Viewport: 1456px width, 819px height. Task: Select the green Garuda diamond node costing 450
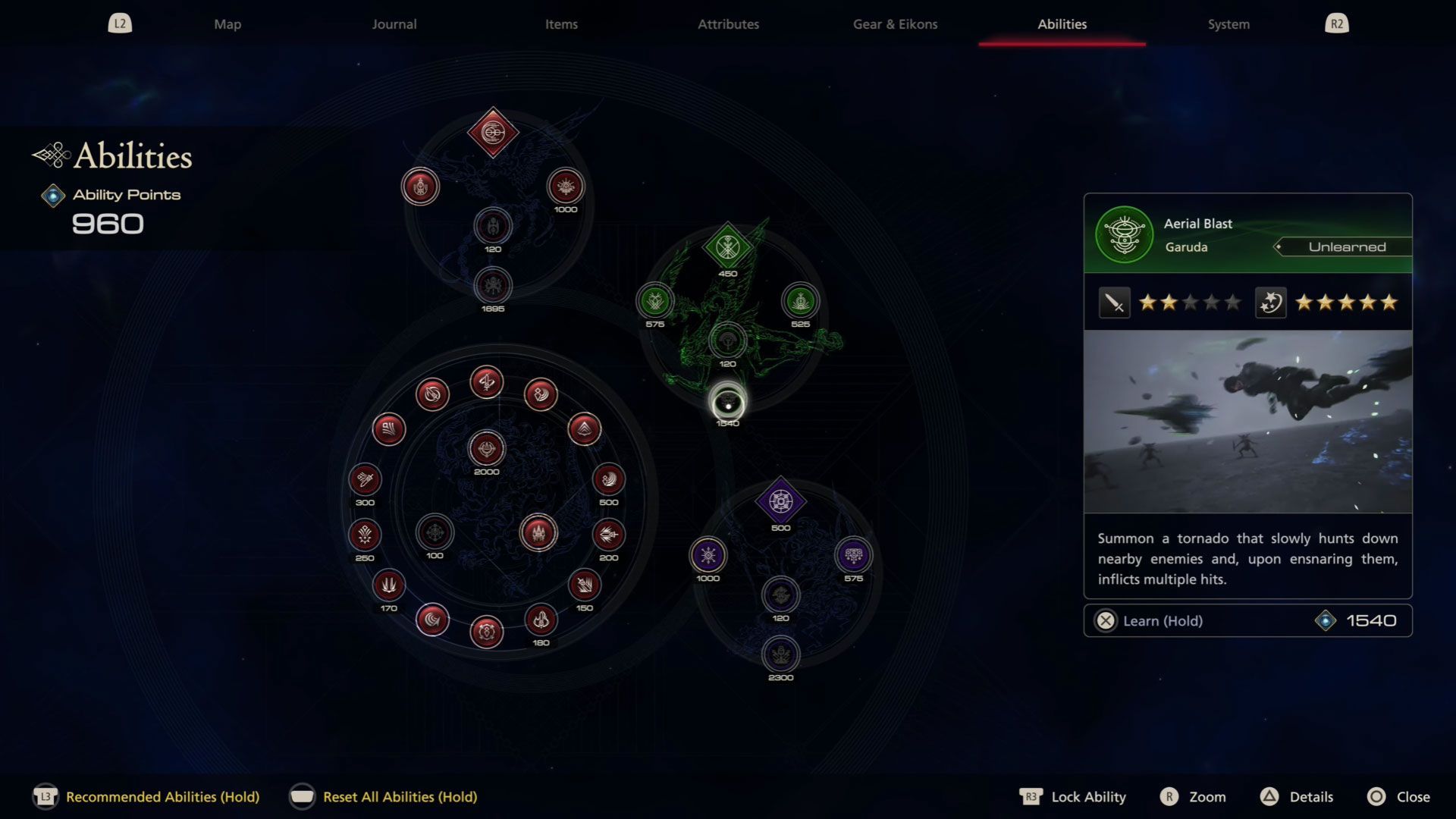[x=727, y=247]
